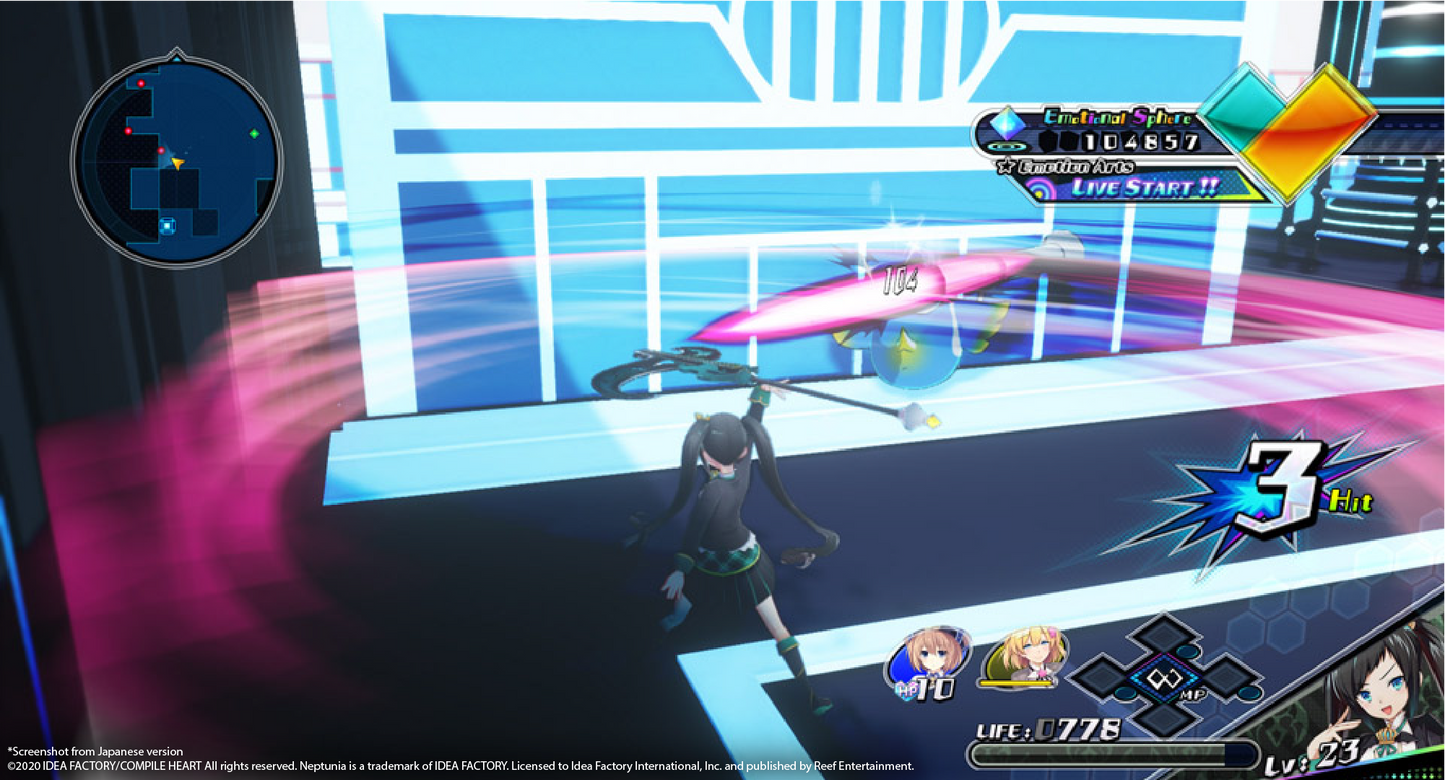Click the yellow player arrow on the minimap
The image size is (1445, 780).
pyautogui.click(x=177, y=163)
